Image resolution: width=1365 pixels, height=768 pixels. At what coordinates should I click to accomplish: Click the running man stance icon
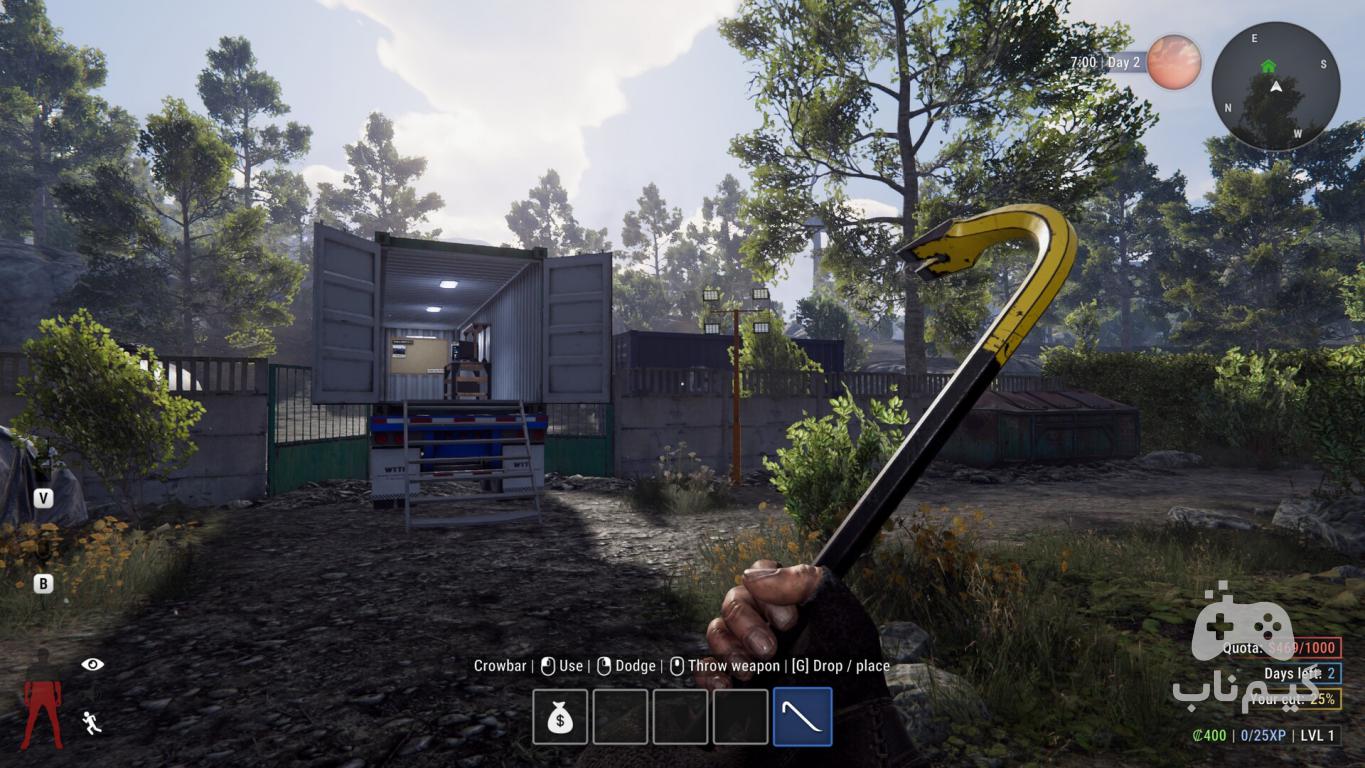click(92, 722)
